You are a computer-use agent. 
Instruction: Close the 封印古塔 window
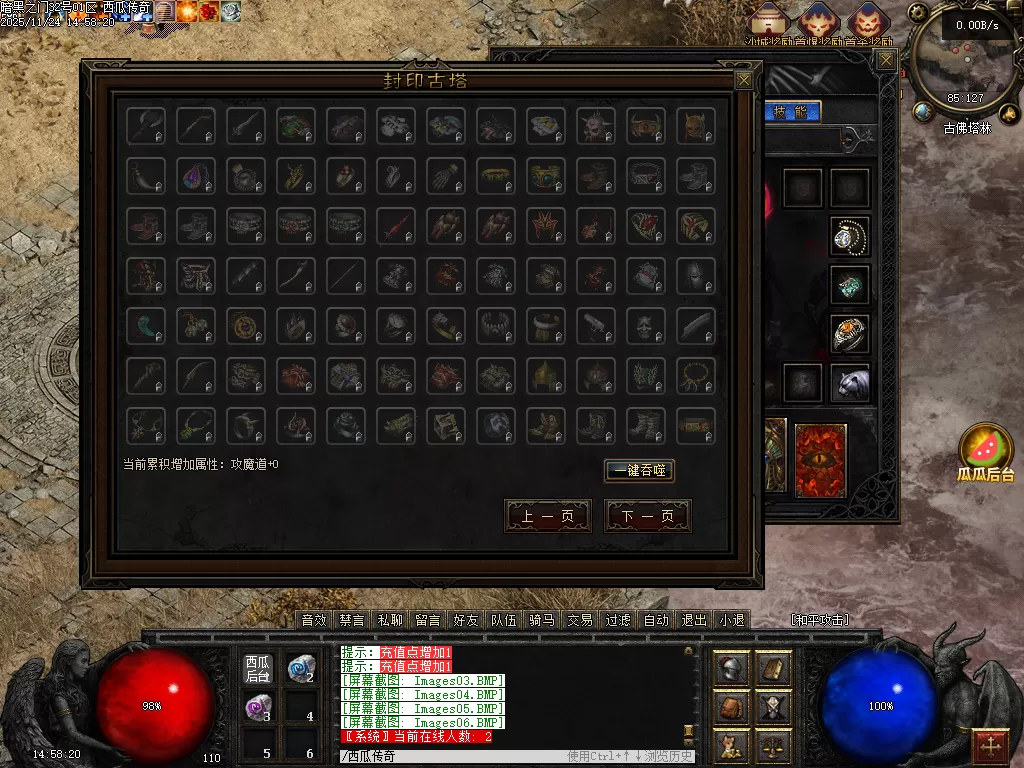743,80
